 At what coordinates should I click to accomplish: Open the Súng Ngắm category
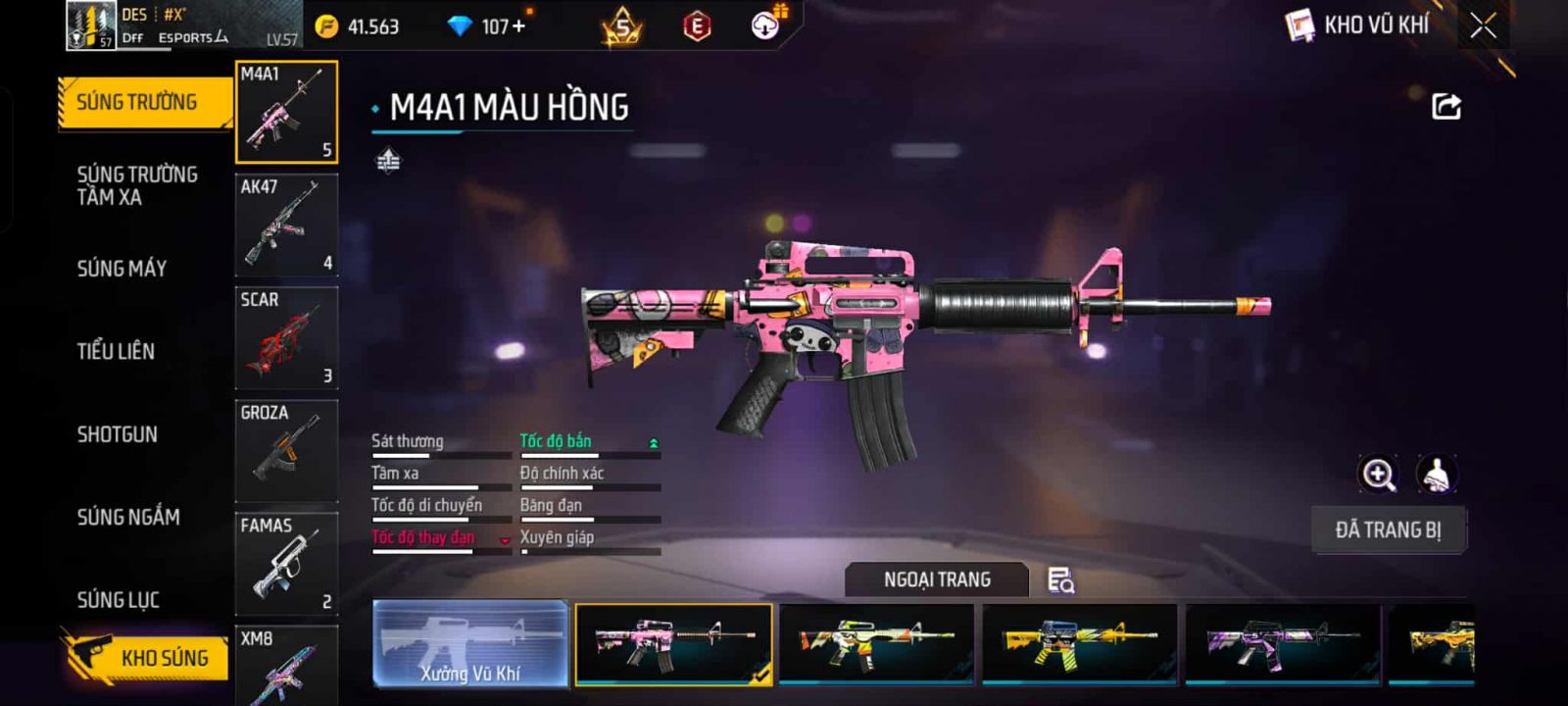(128, 517)
